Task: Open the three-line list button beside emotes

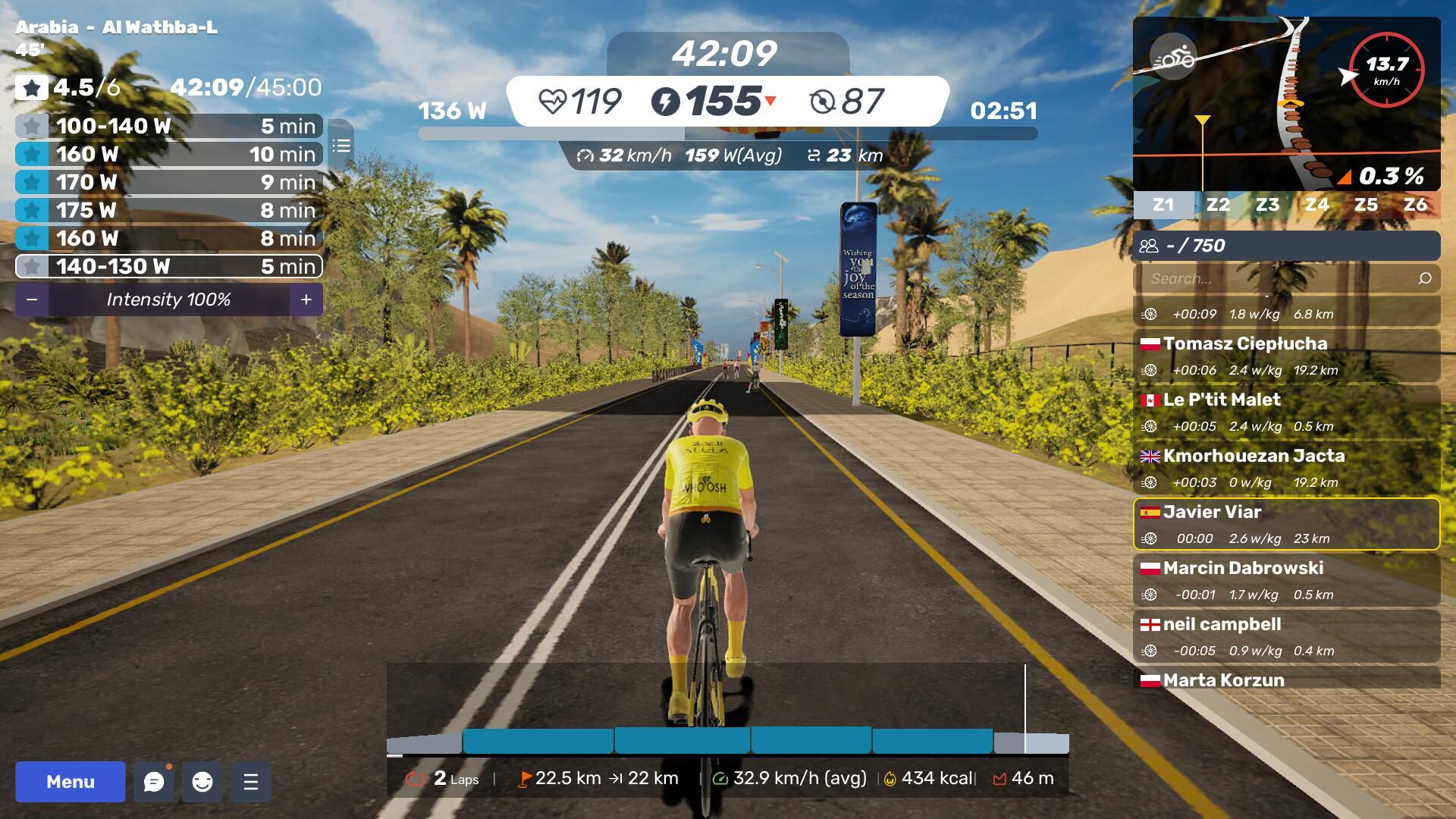Action: tap(251, 782)
